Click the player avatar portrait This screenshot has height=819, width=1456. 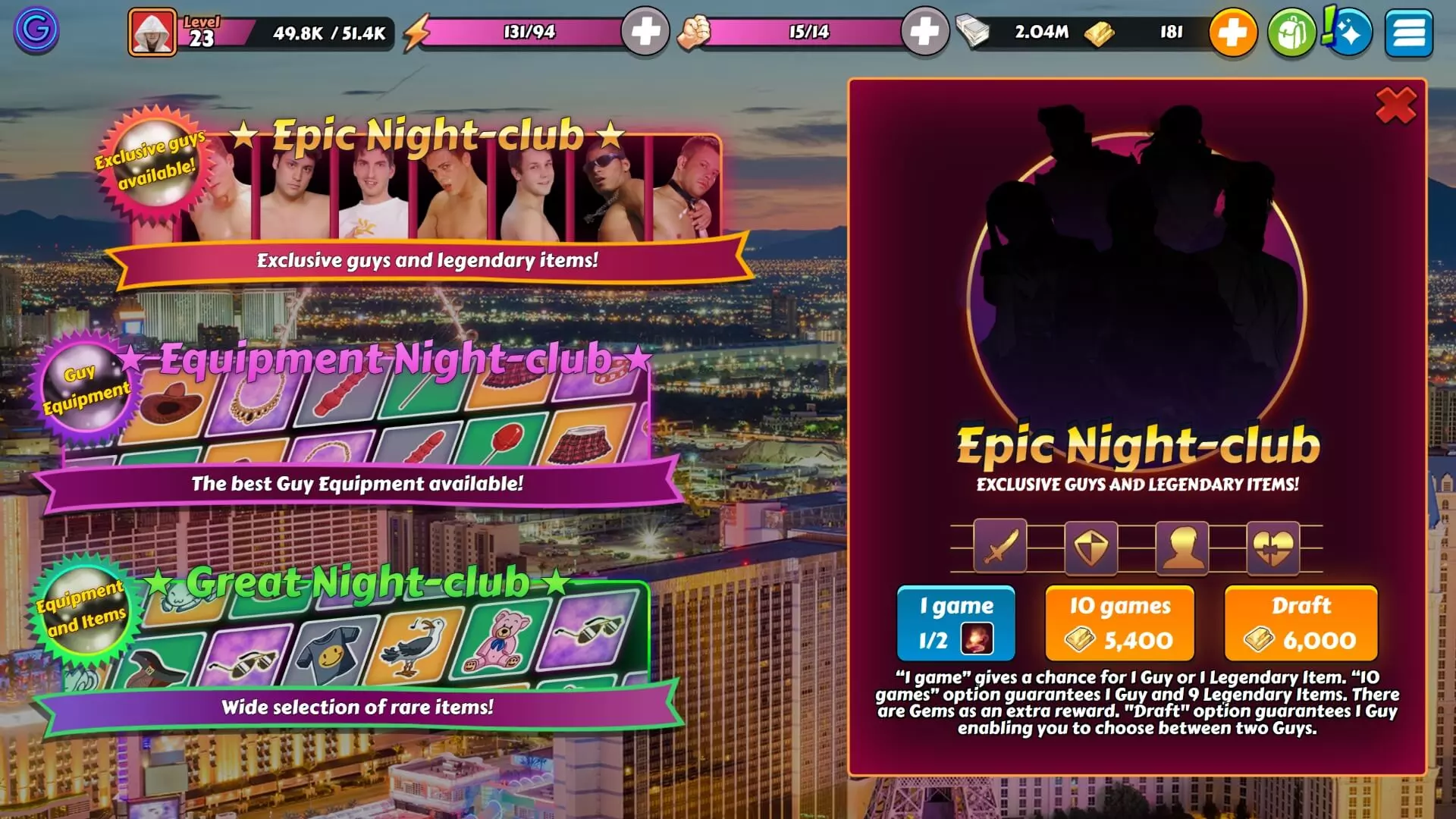click(152, 32)
